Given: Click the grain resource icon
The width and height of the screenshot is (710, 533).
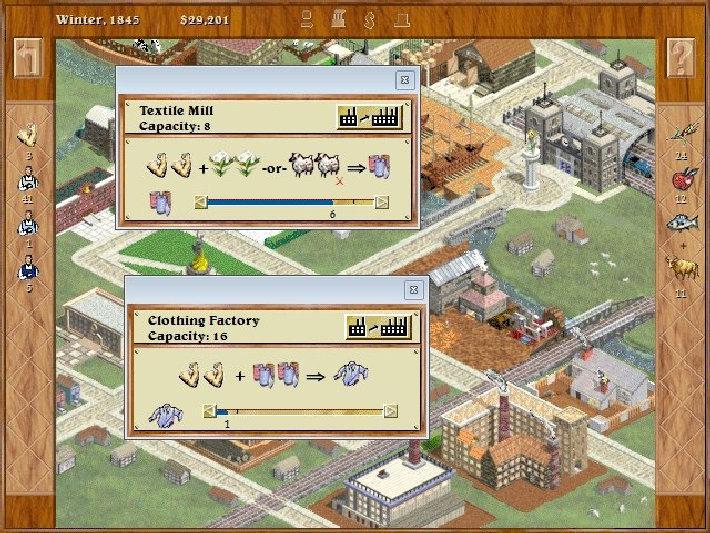Looking at the screenshot, I should 681,138.
